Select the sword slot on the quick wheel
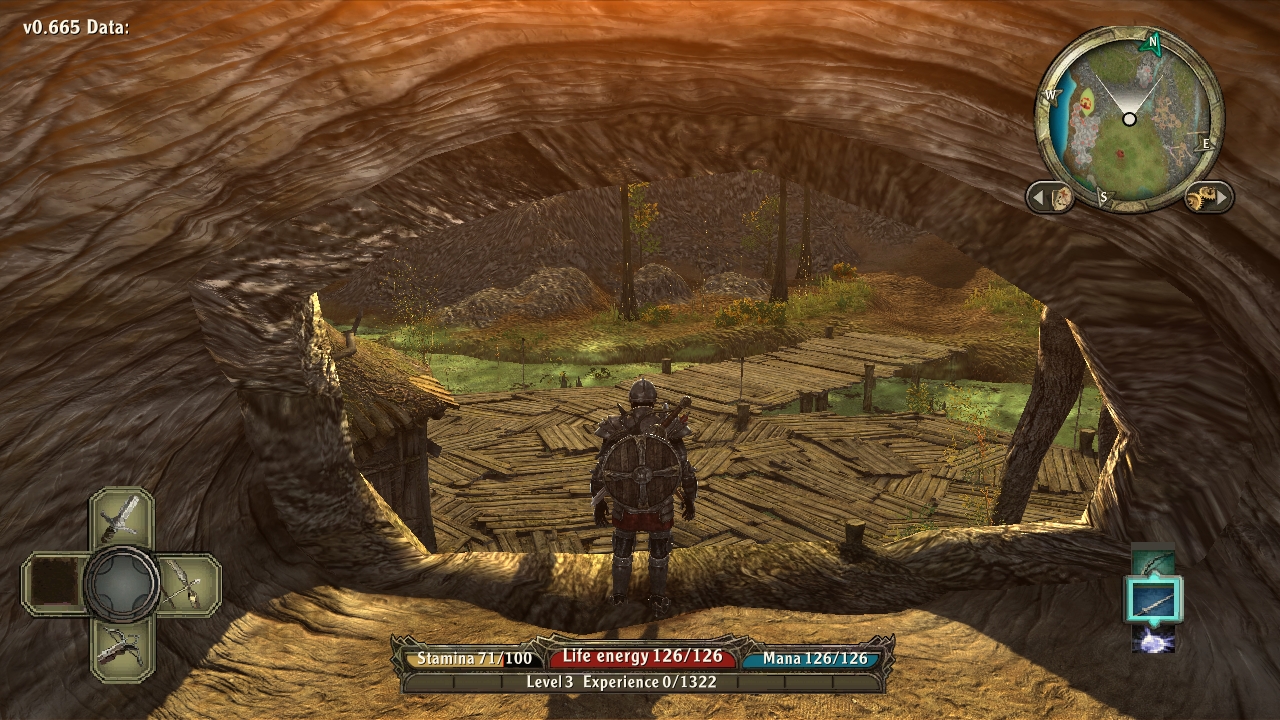The width and height of the screenshot is (1280, 720). [121, 516]
